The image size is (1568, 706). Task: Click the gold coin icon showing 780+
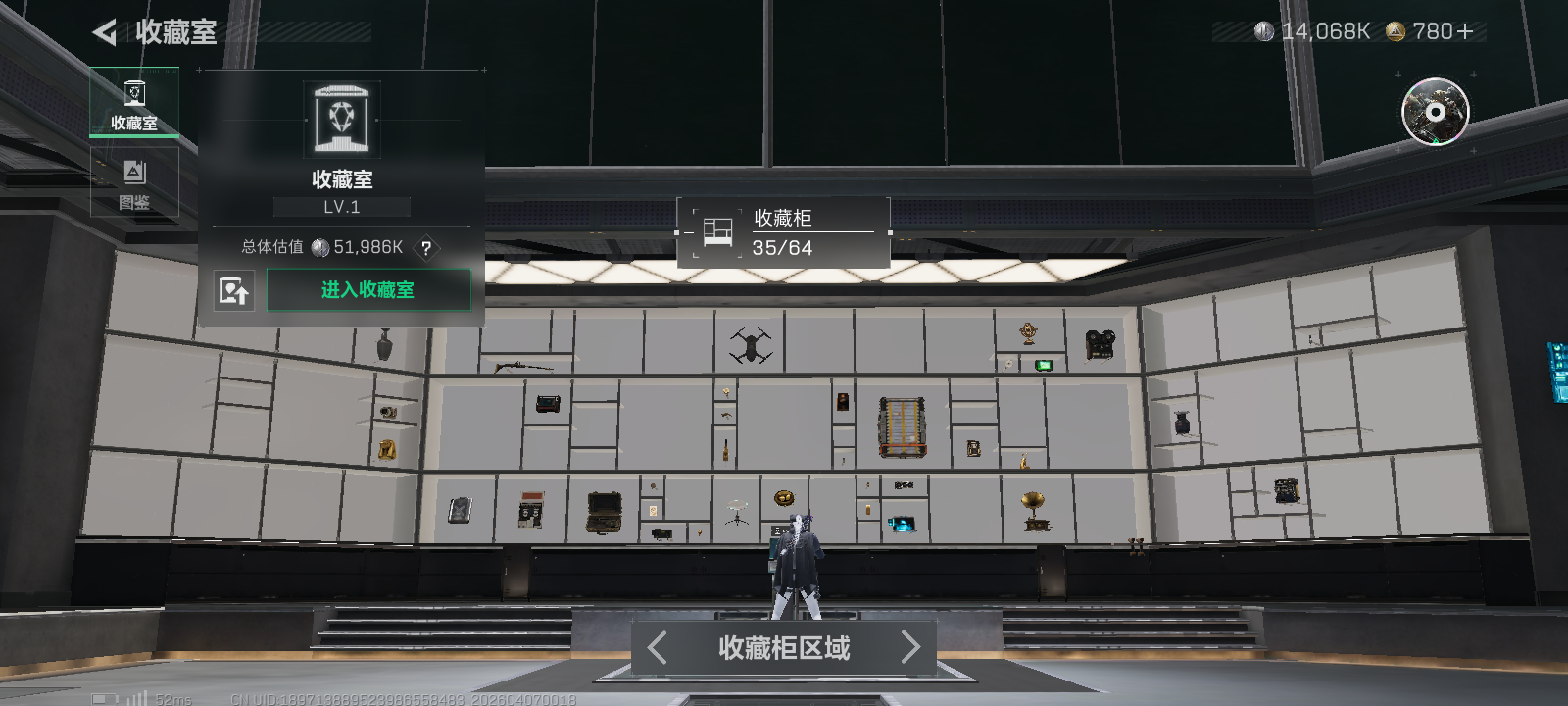point(1396,30)
